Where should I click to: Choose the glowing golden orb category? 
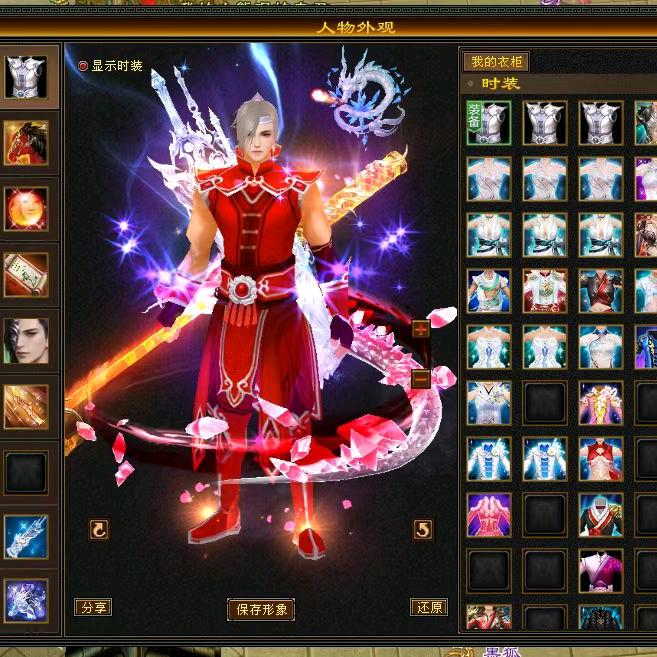(x=26, y=208)
